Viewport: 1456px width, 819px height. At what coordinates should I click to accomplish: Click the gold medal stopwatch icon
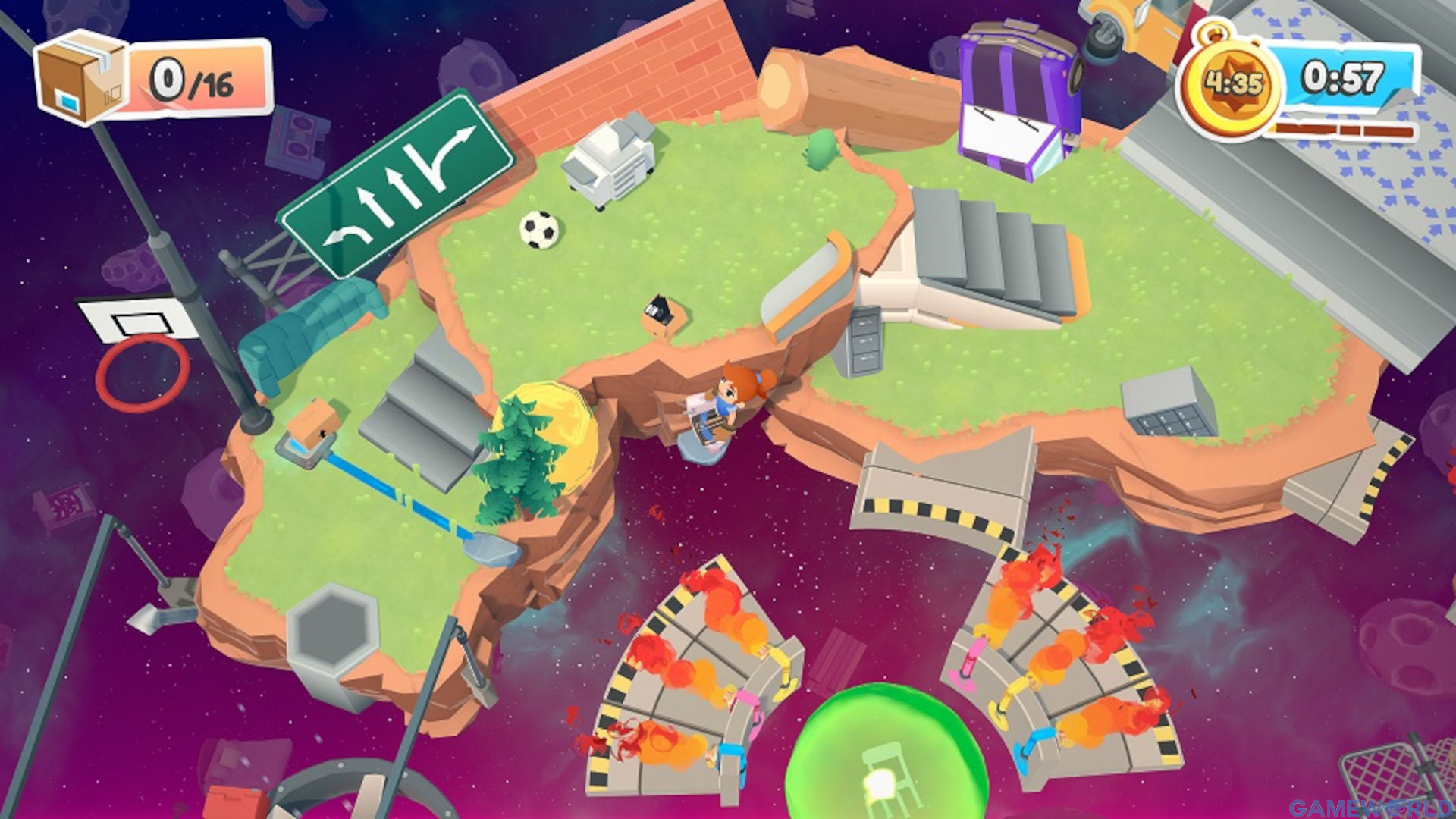[1230, 85]
